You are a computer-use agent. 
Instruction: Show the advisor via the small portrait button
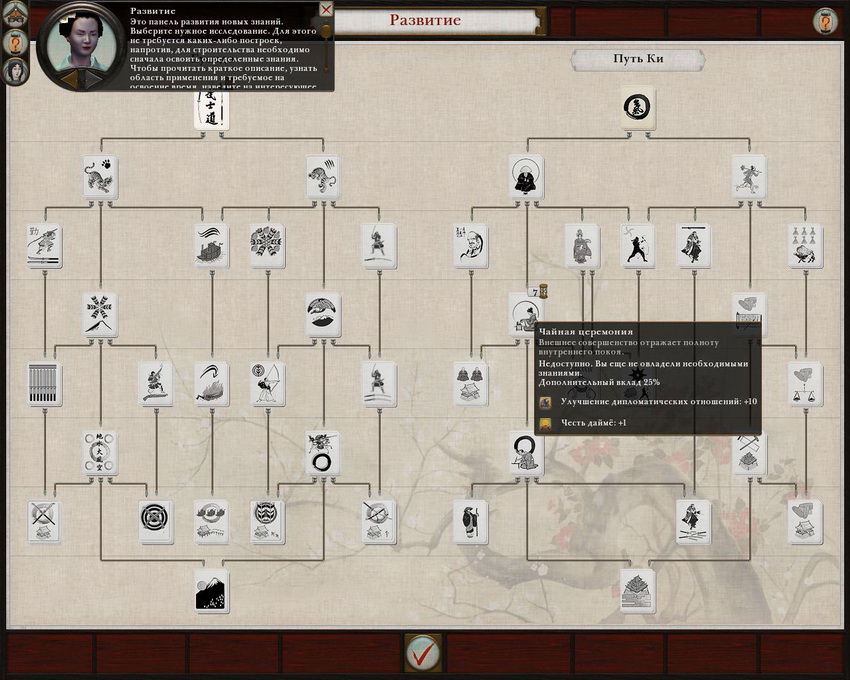tap(16, 70)
